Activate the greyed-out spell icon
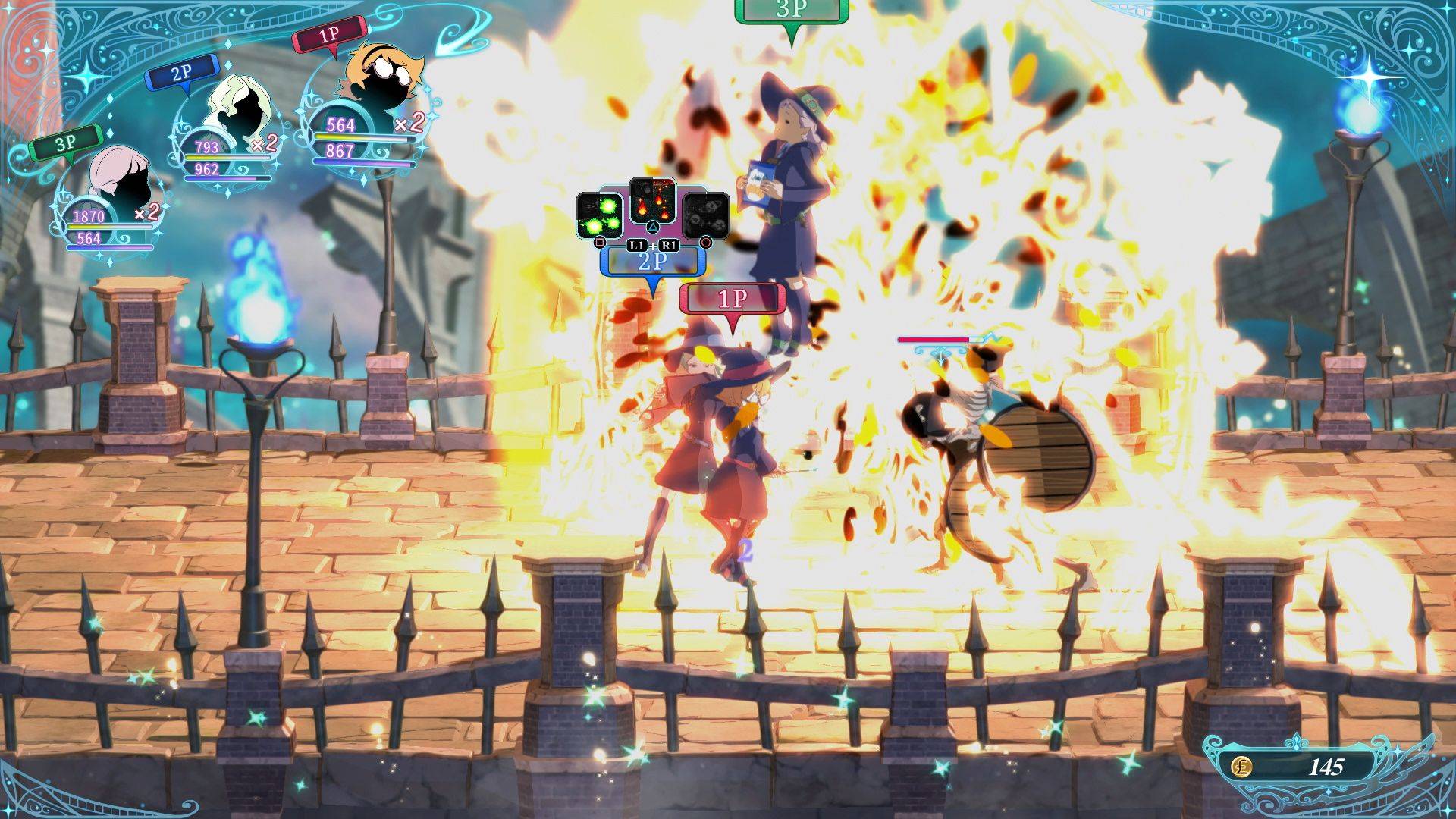 click(705, 215)
